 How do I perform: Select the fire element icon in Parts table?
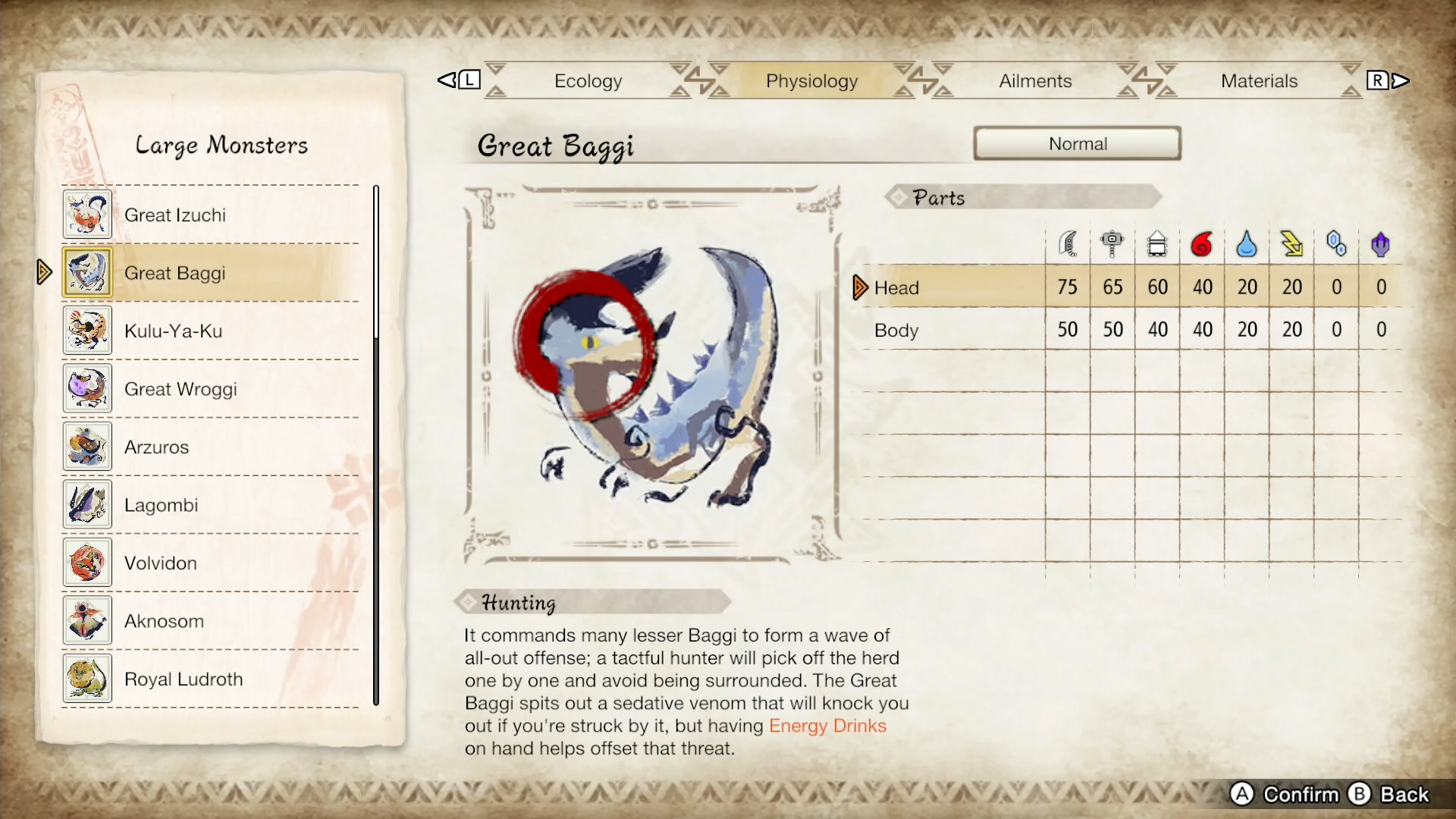[x=1203, y=243]
